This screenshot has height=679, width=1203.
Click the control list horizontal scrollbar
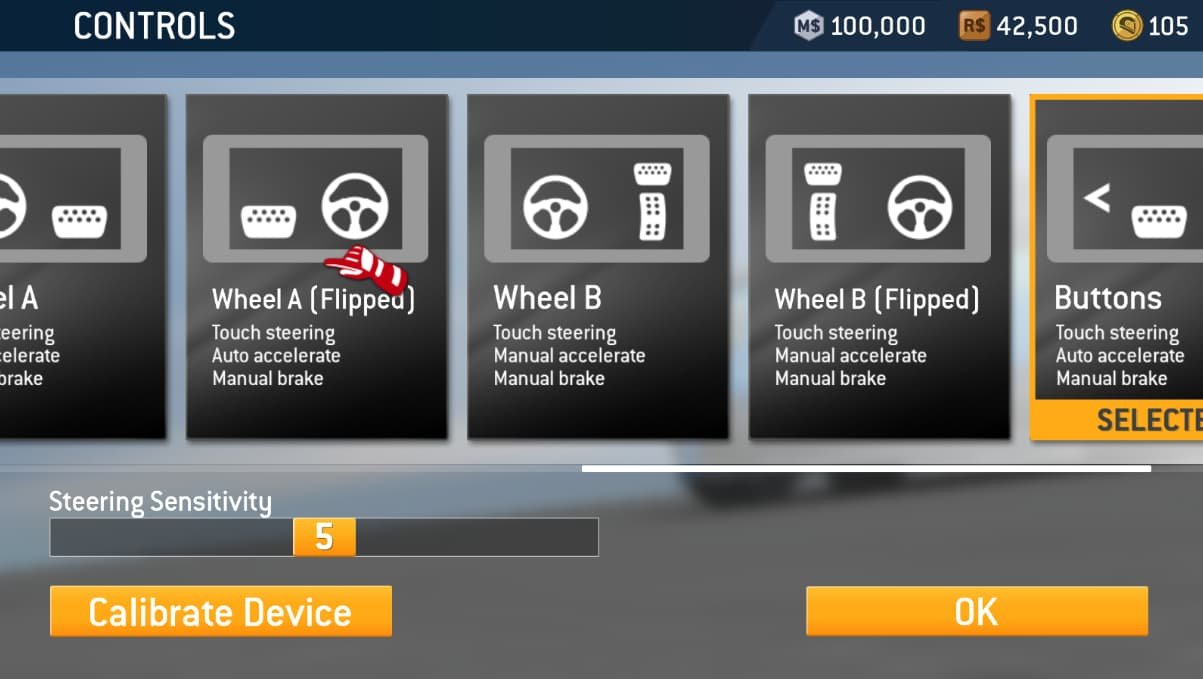[x=866, y=468]
